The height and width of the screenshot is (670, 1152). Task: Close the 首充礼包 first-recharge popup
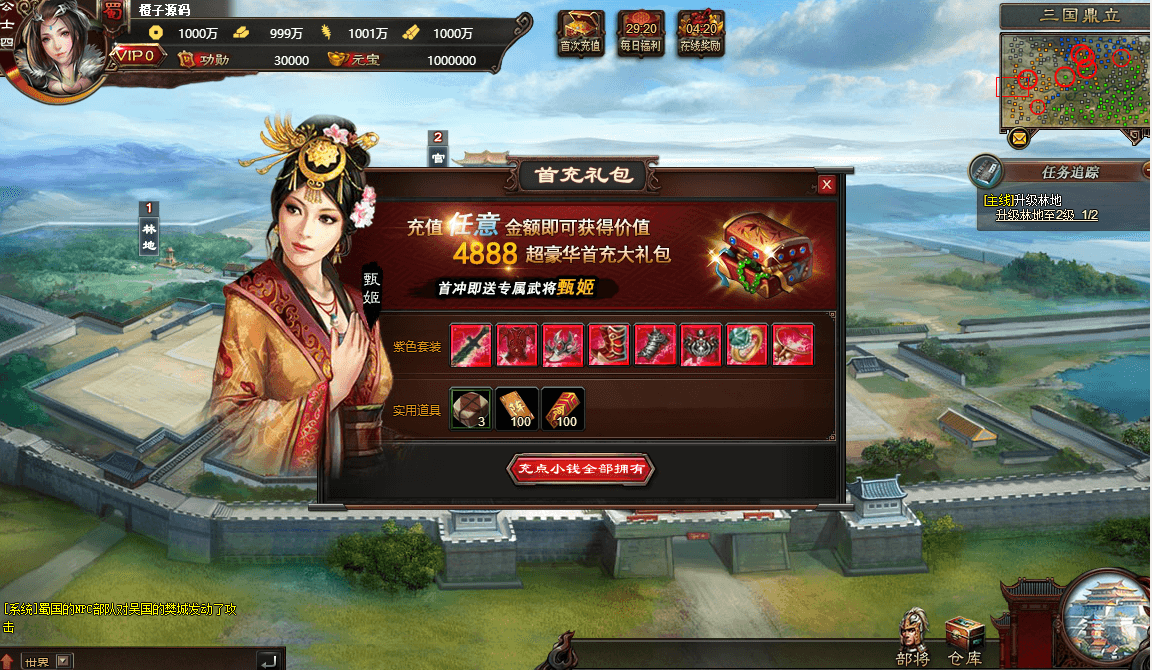[x=826, y=185]
